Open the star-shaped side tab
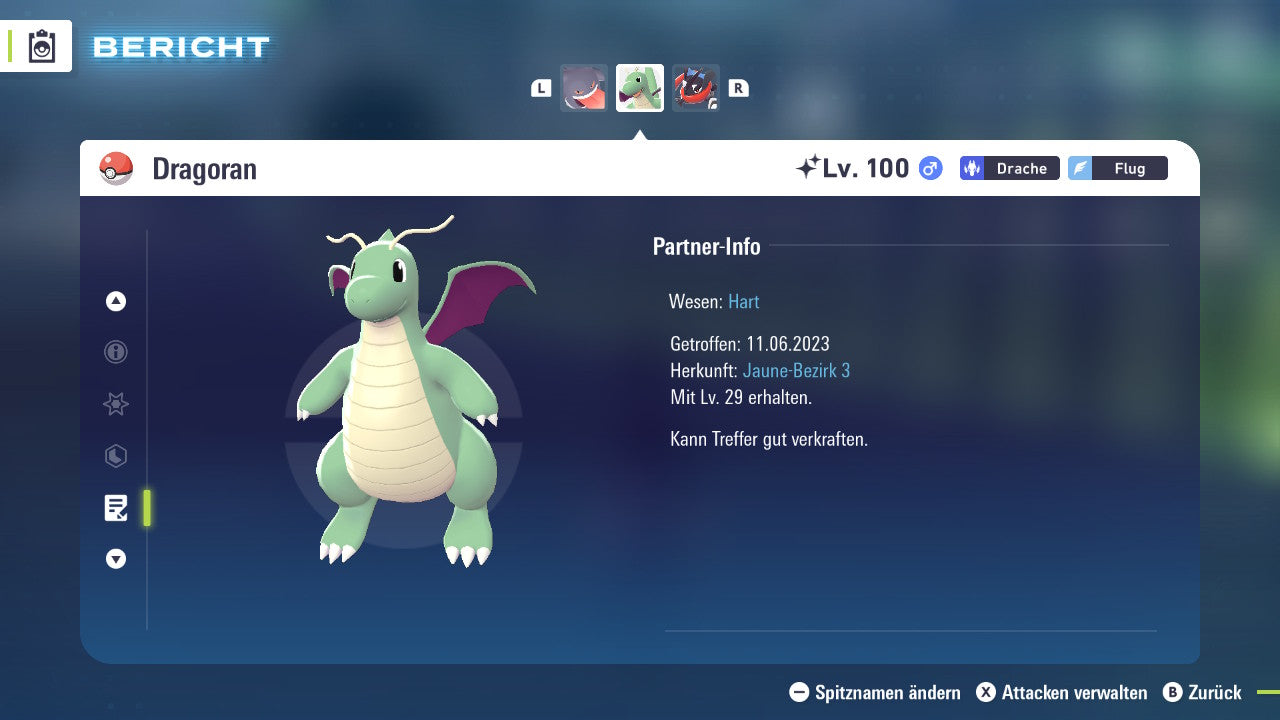The image size is (1280, 720). 116,404
